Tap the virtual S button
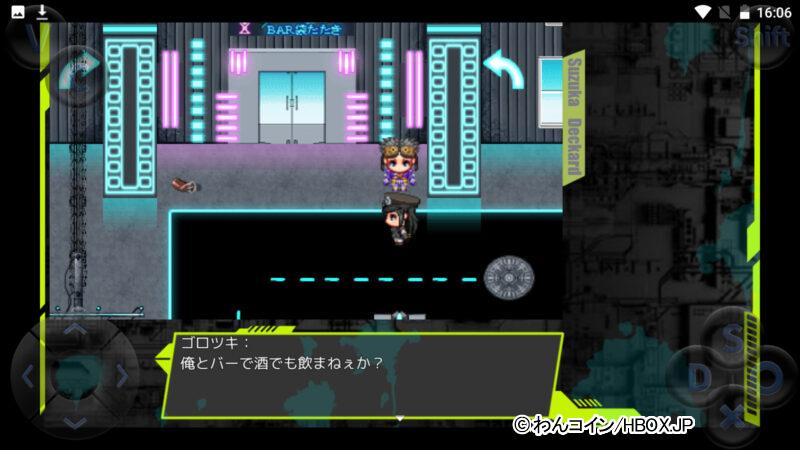 (x=733, y=336)
